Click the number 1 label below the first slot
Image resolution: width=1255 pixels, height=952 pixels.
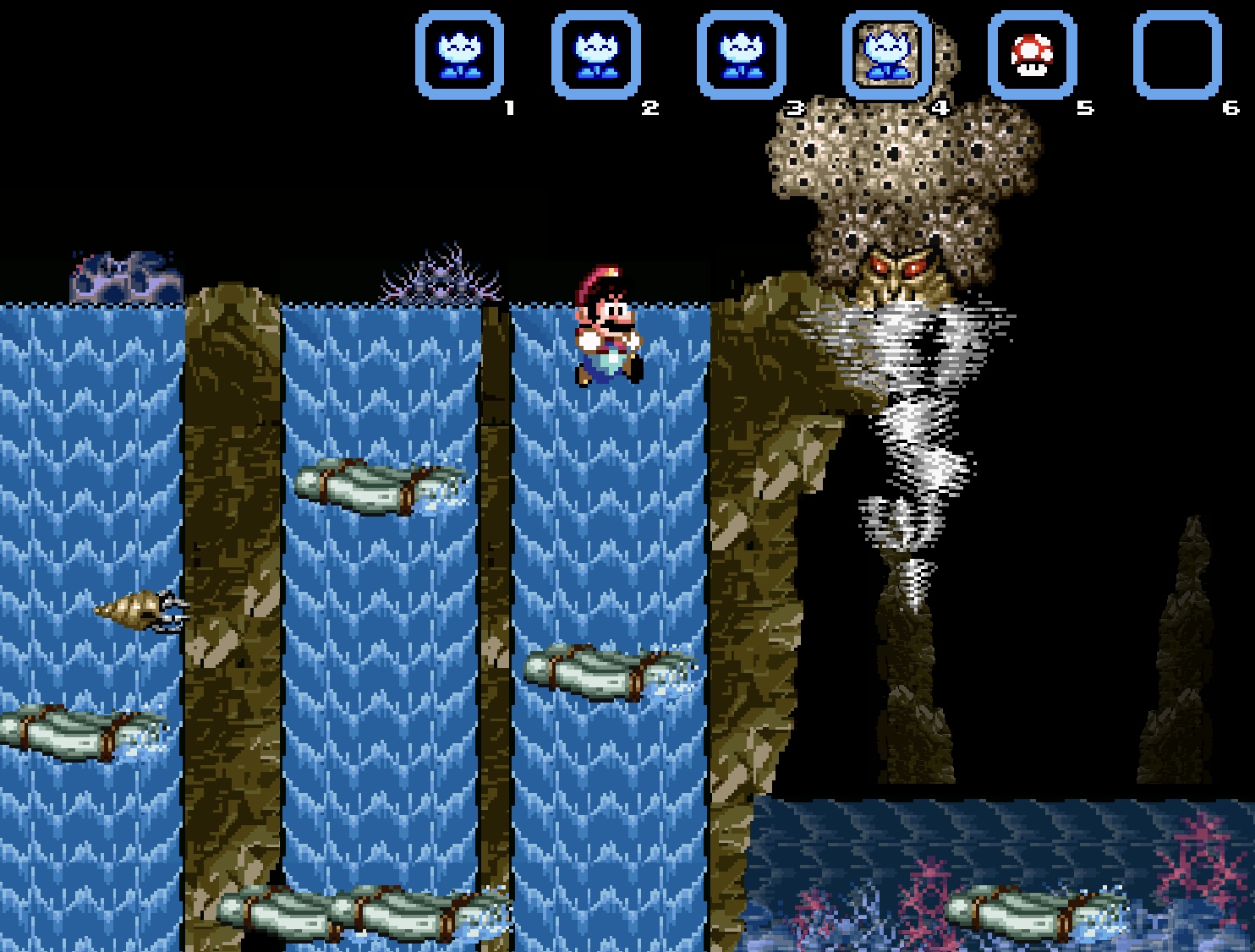[509, 107]
